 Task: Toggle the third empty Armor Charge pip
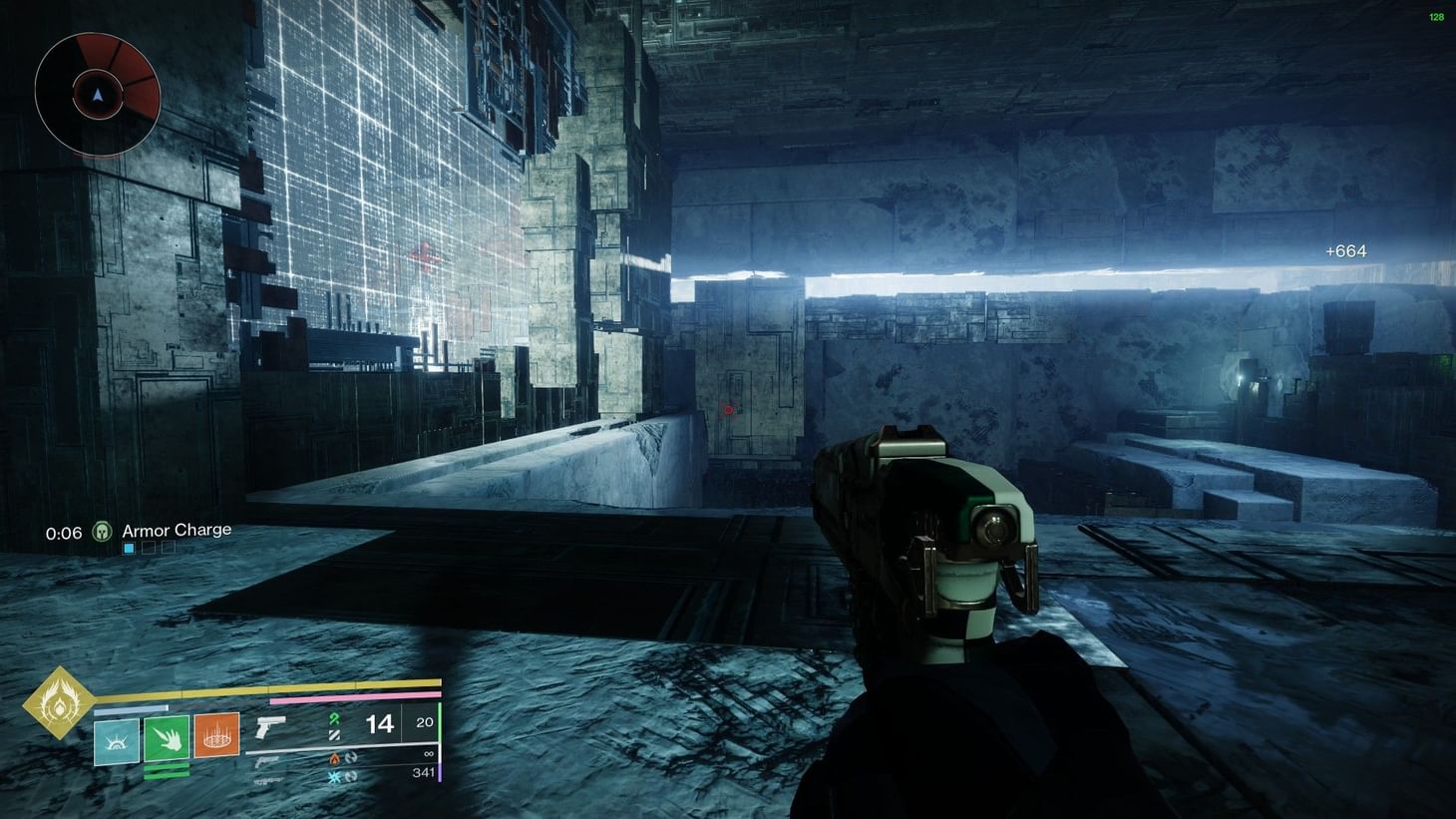coord(168,547)
